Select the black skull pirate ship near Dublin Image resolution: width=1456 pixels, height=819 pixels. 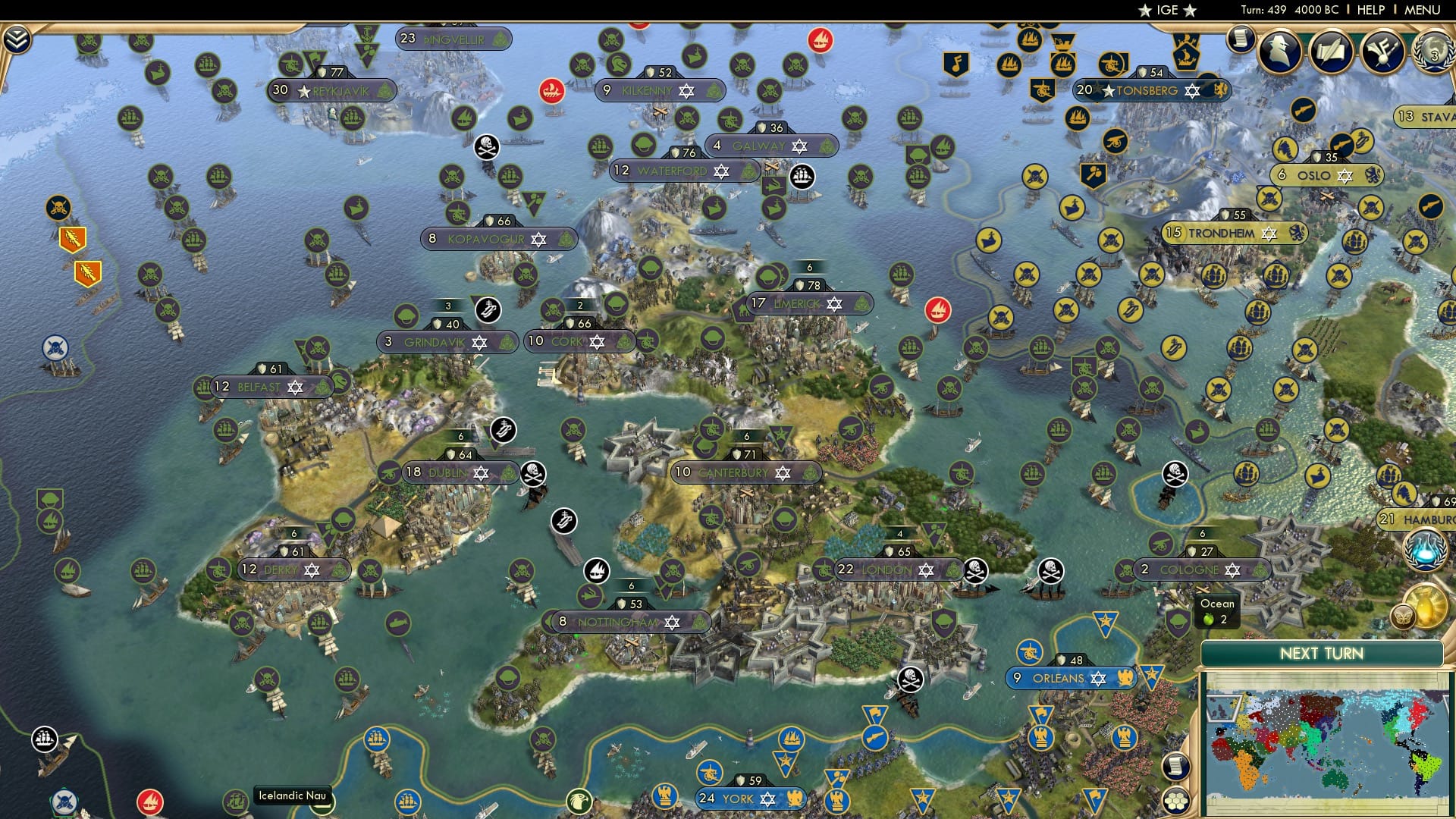(533, 474)
